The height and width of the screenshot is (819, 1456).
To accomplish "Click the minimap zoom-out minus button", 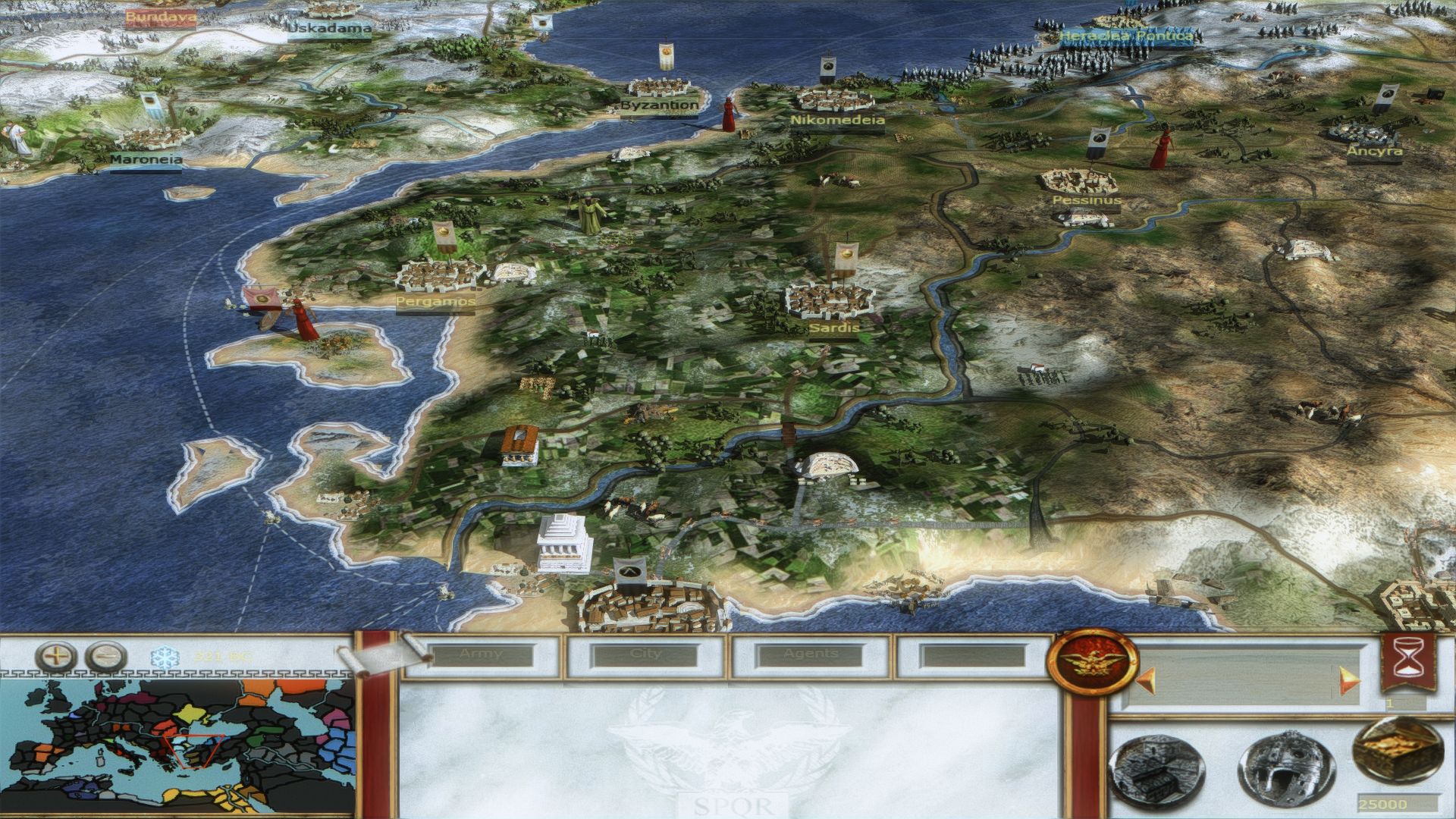I will [105, 655].
